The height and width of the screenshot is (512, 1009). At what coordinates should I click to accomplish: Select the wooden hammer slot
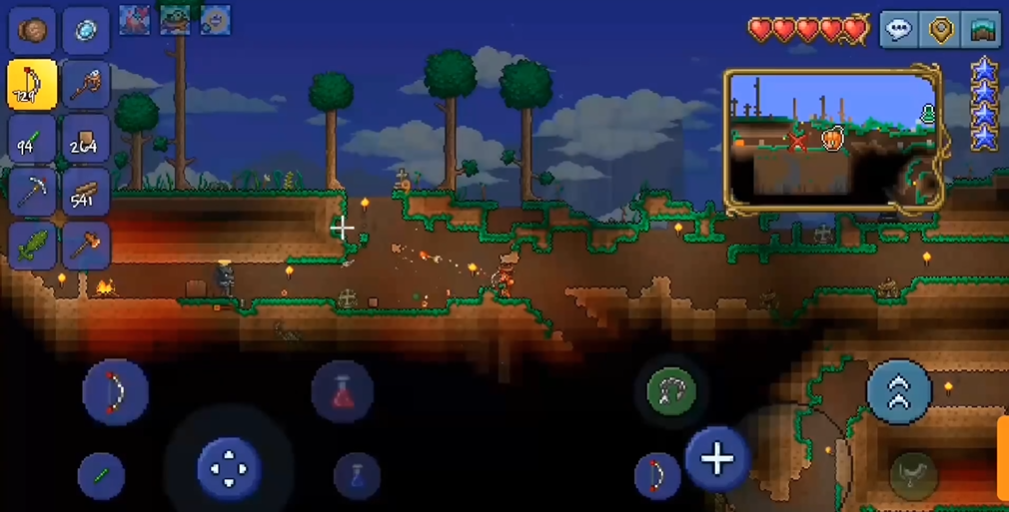pos(86,244)
